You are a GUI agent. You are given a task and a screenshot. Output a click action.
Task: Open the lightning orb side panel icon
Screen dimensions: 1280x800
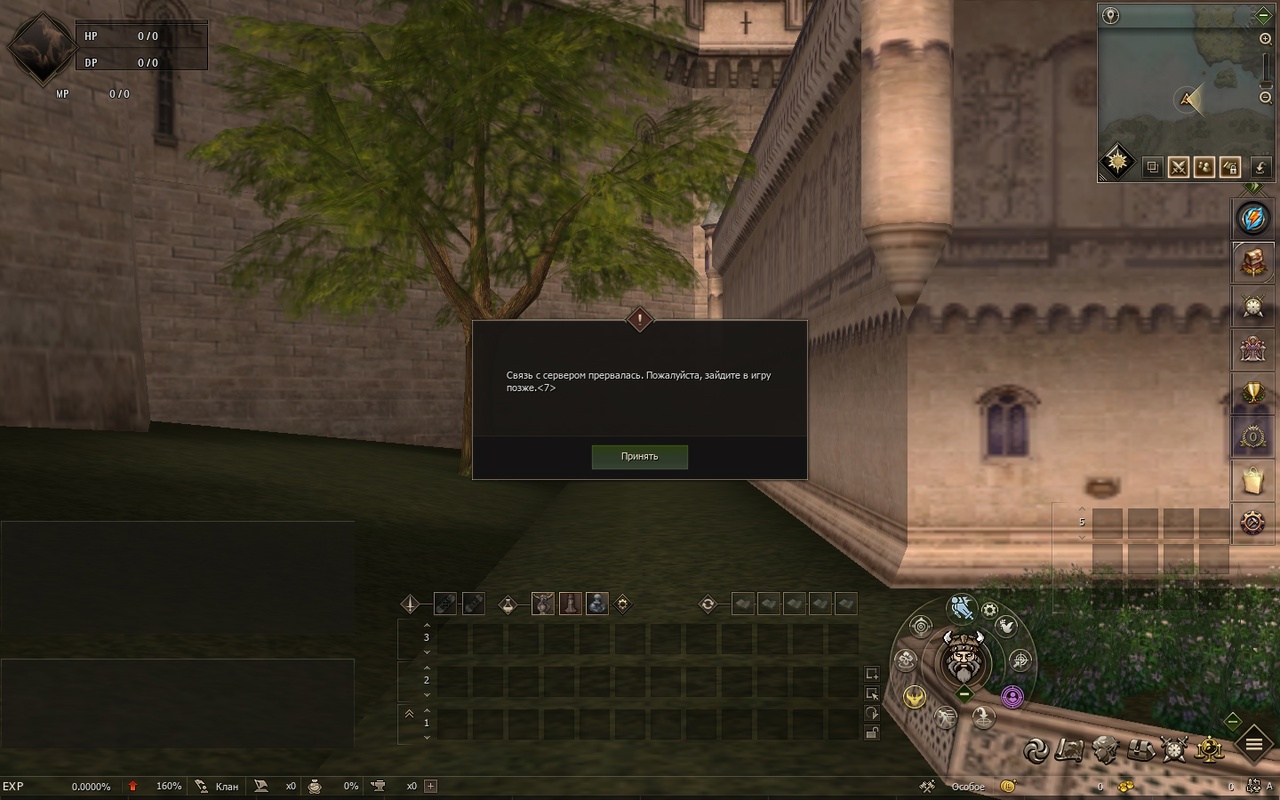(1252, 218)
